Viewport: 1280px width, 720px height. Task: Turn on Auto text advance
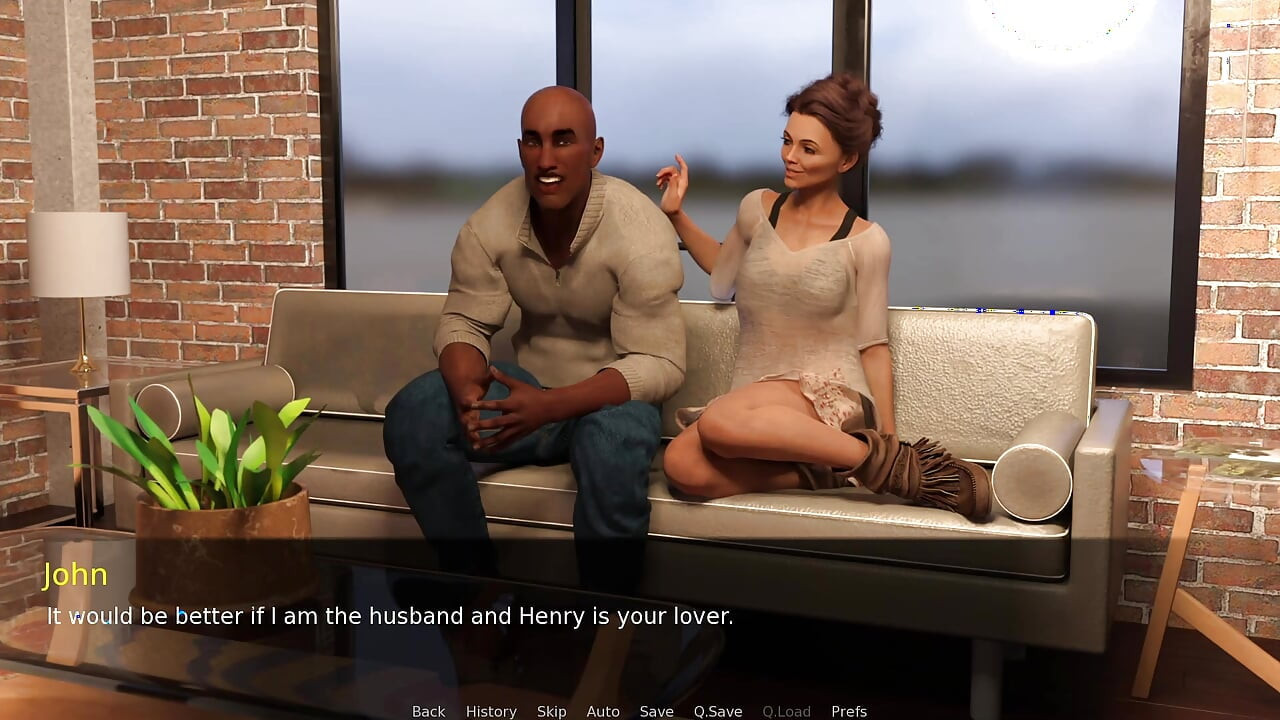[603, 711]
